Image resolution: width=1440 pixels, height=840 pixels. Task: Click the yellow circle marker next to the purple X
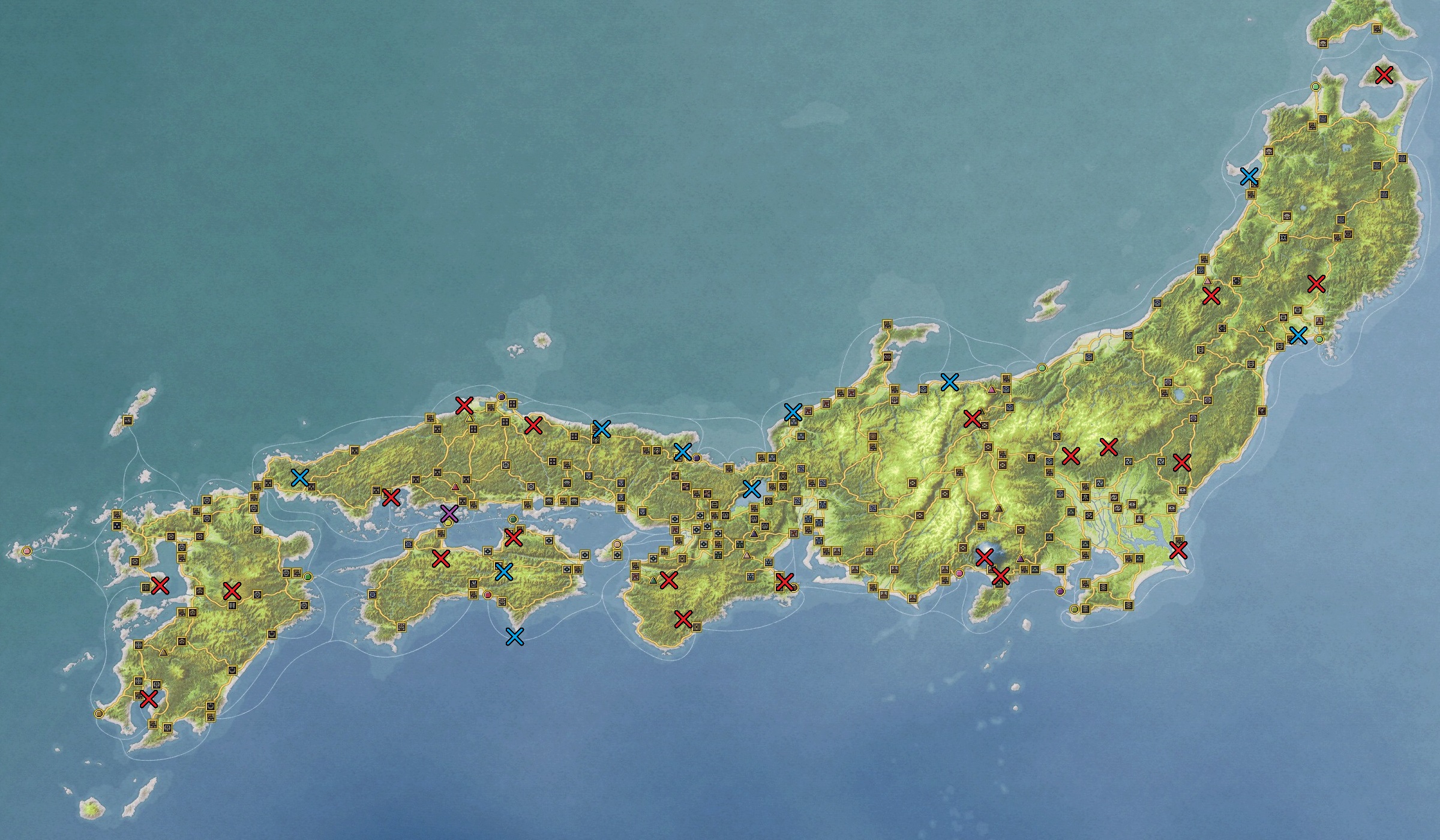pyautogui.click(x=448, y=523)
